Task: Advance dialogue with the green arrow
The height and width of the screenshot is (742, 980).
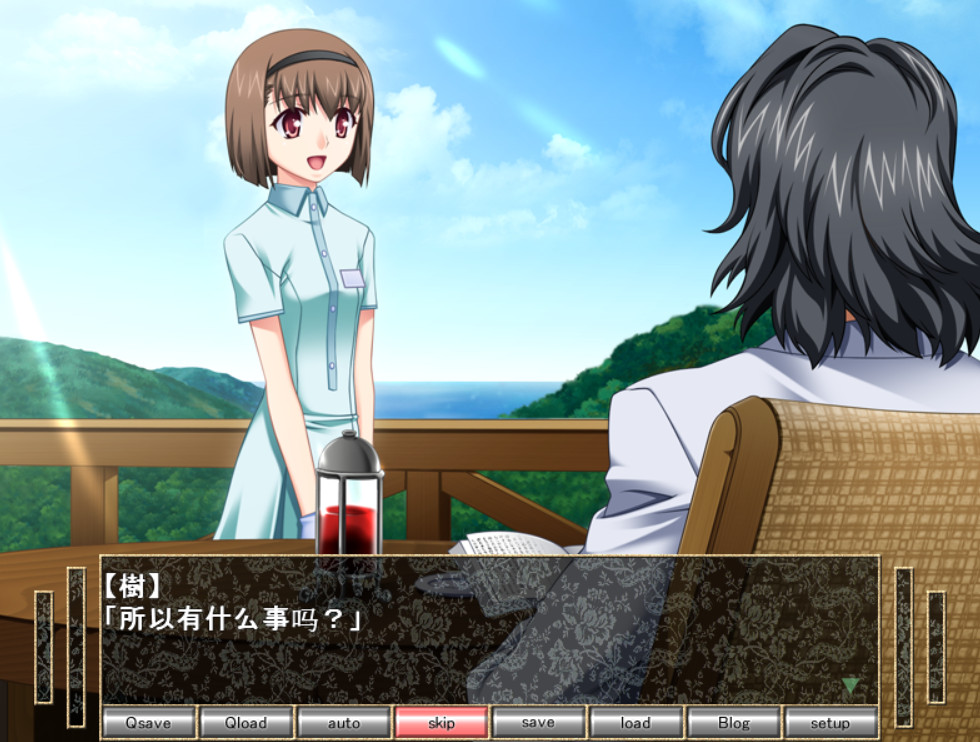Action: [x=850, y=686]
